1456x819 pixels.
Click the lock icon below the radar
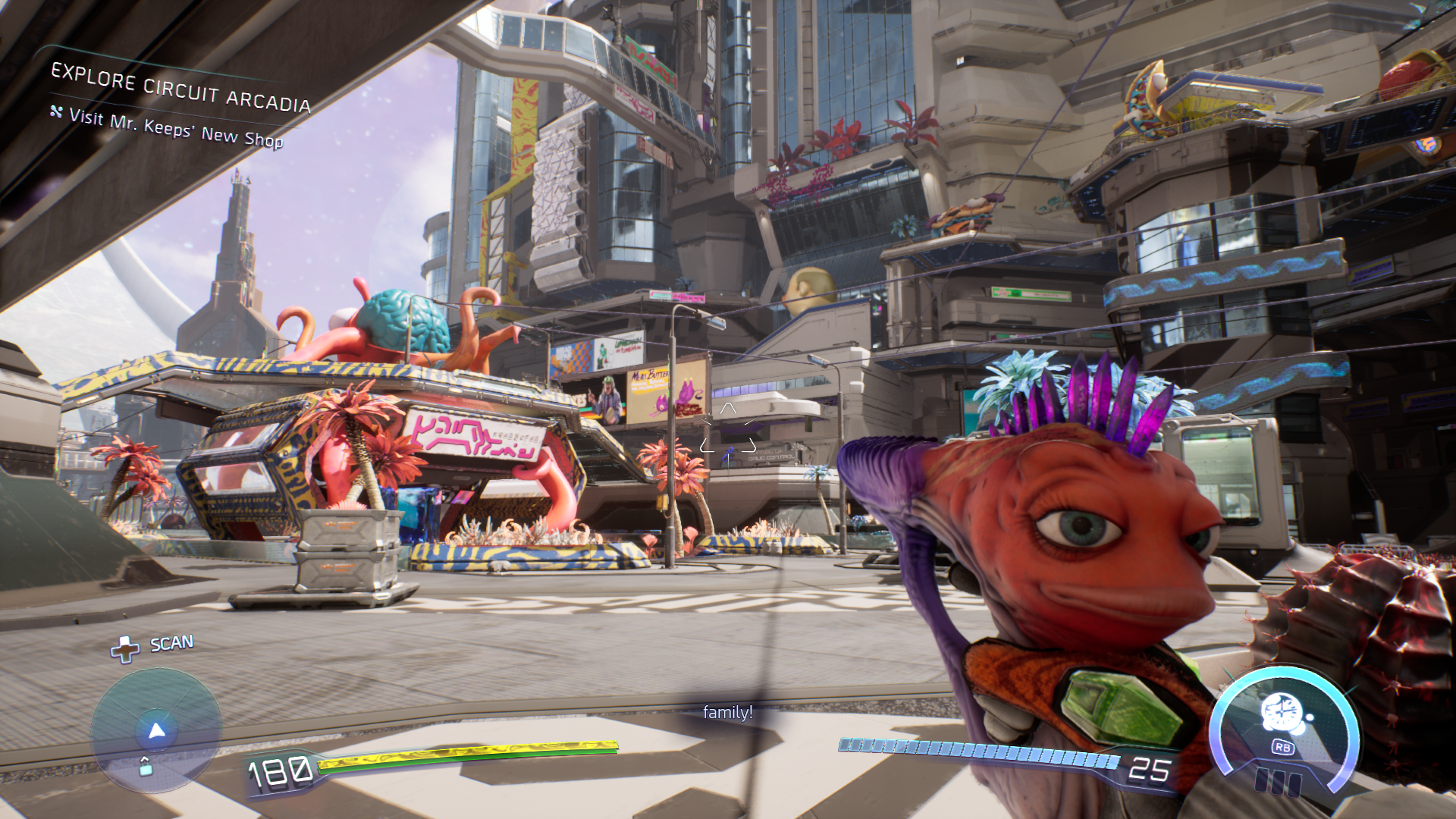coord(145,766)
